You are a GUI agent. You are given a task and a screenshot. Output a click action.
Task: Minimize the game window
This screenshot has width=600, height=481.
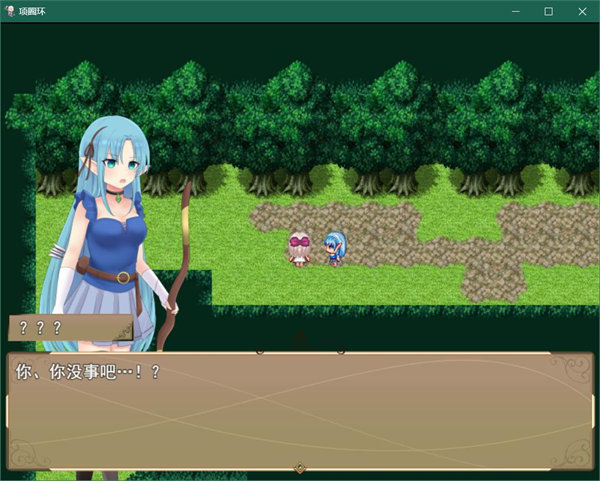[515, 11]
